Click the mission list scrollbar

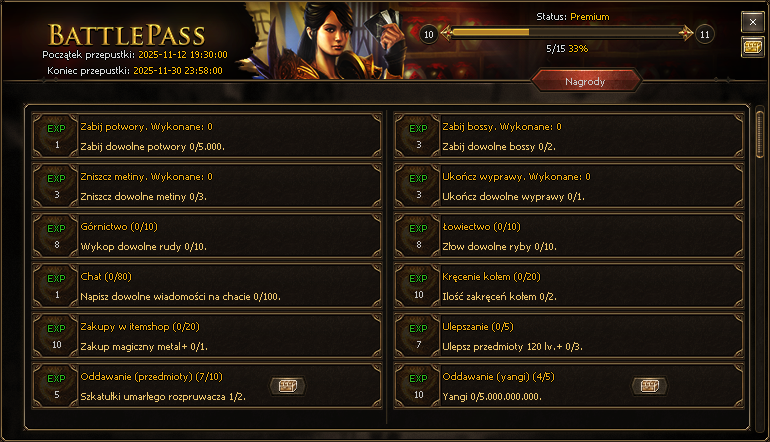point(759,135)
